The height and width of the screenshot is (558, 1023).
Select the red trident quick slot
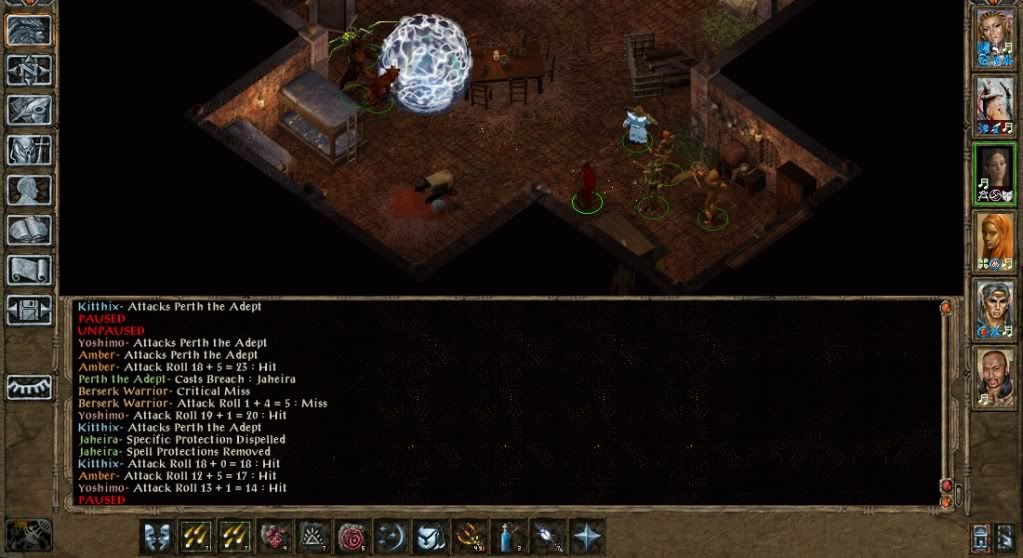point(470,536)
